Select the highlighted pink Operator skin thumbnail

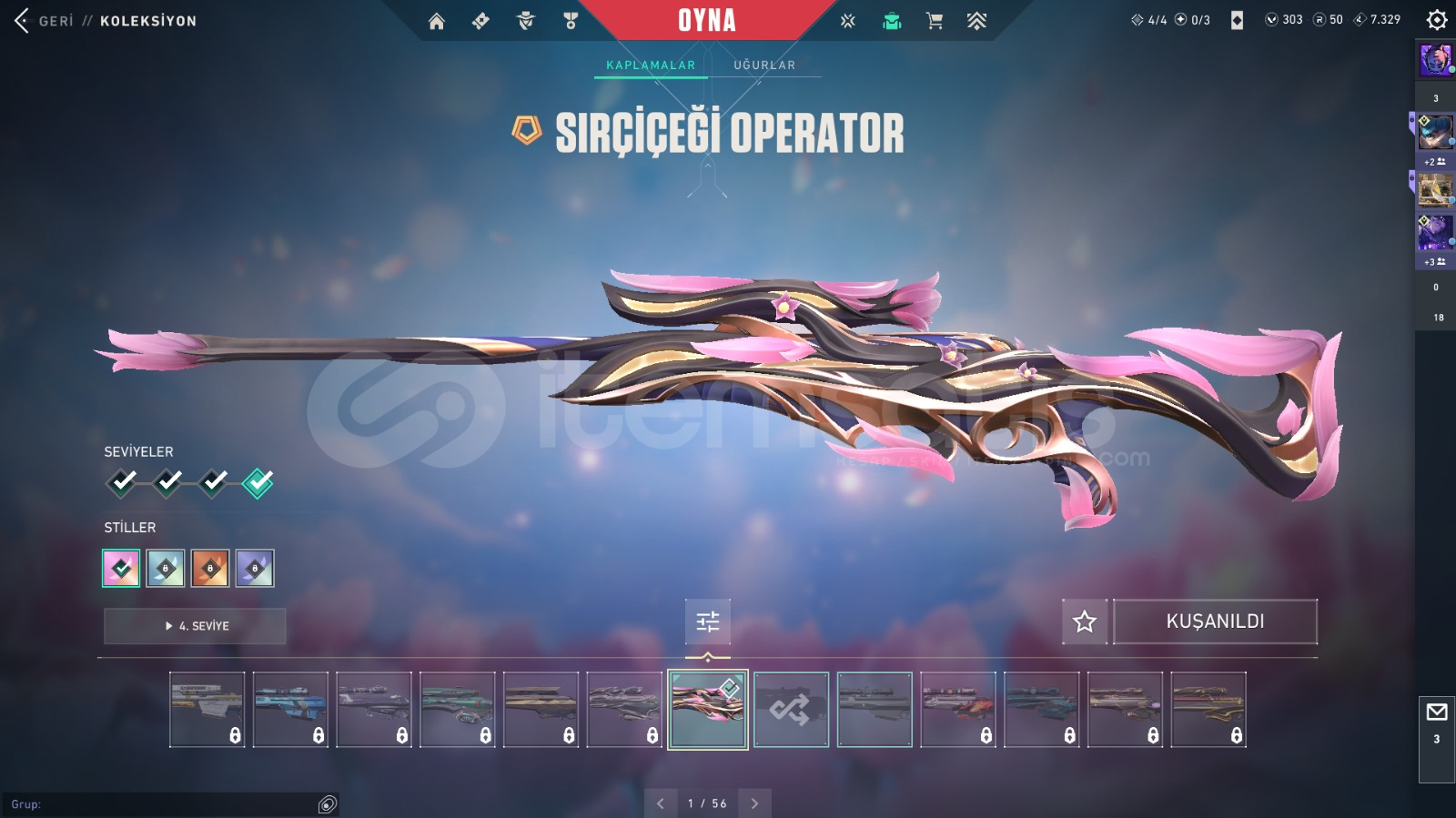pos(708,710)
